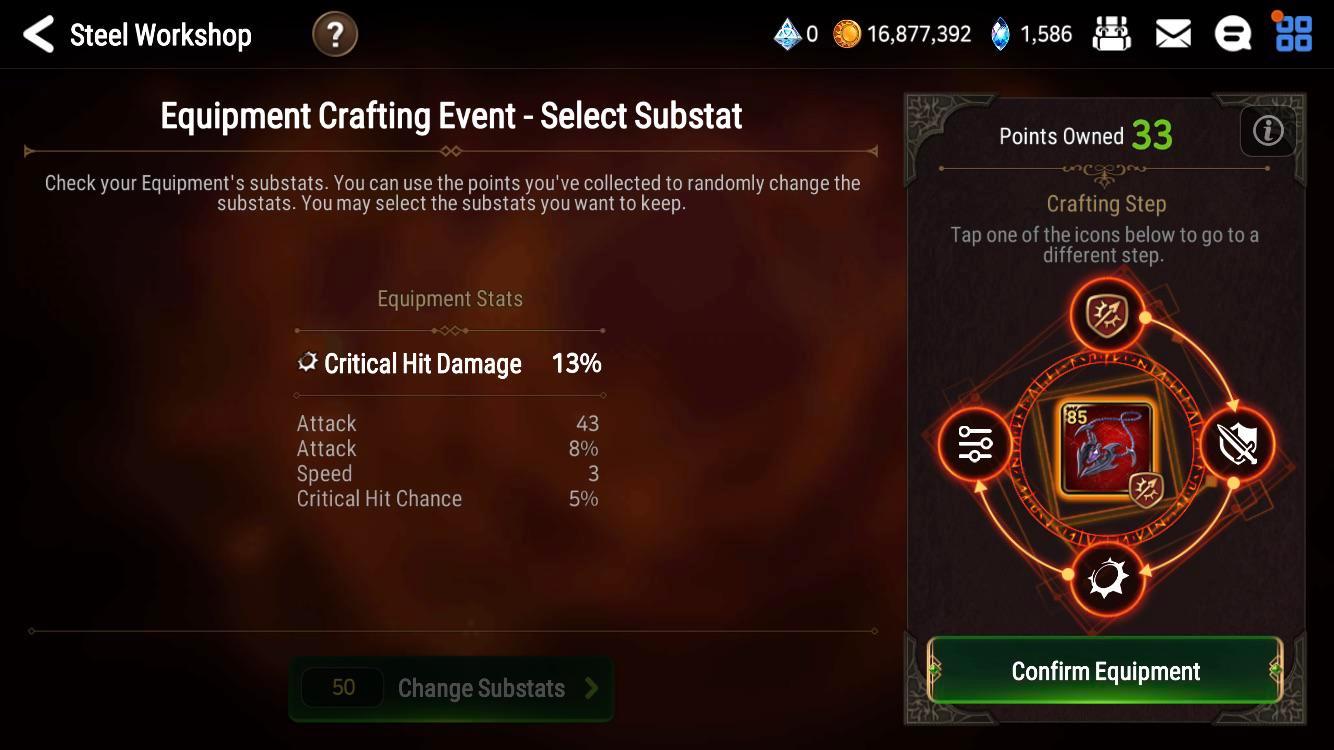Select the gear badge crafting step at the top
Image resolution: width=1334 pixels, height=750 pixels.
pyautogui.click(x=1106, y=313)
